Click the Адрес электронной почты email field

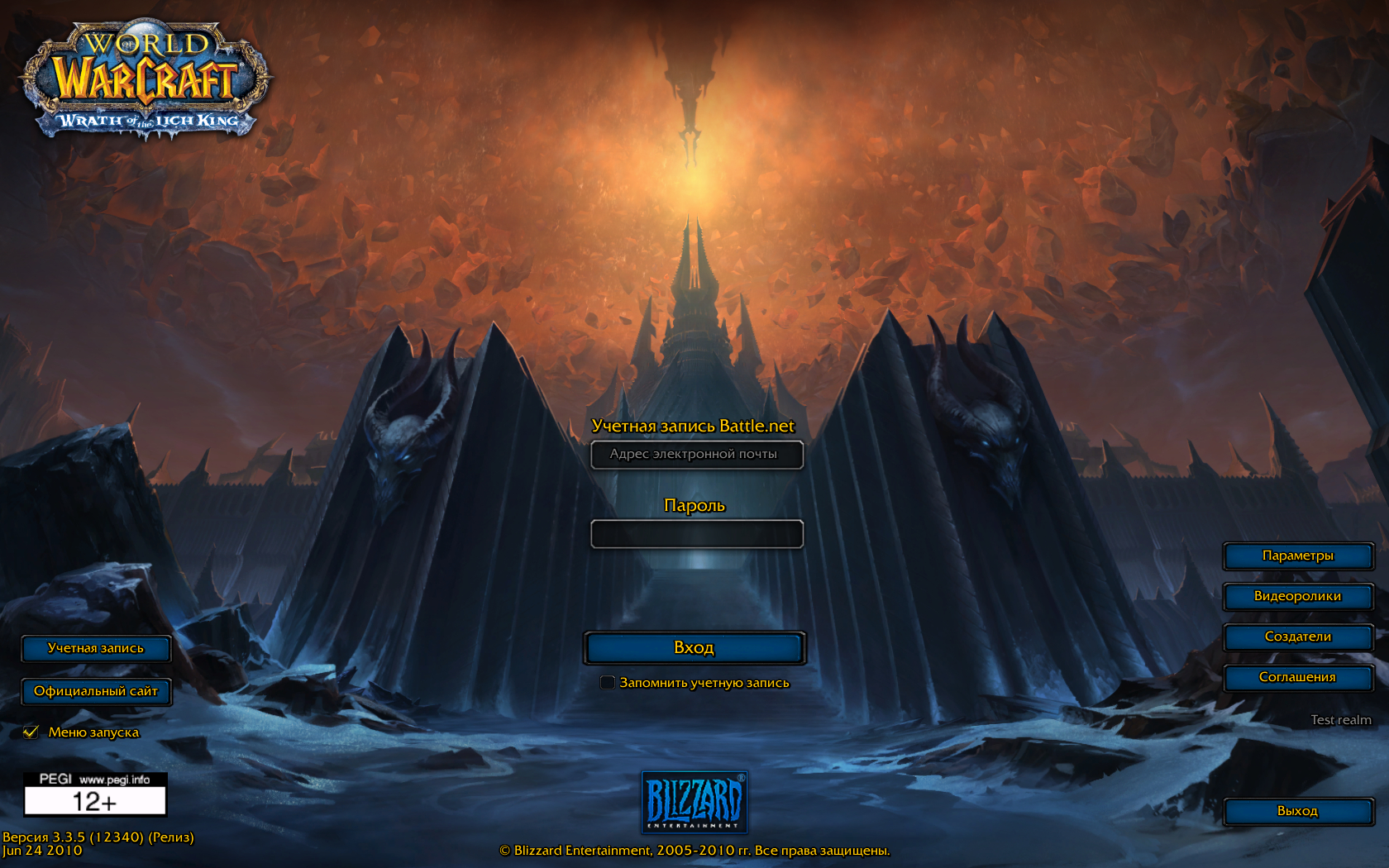695,455
